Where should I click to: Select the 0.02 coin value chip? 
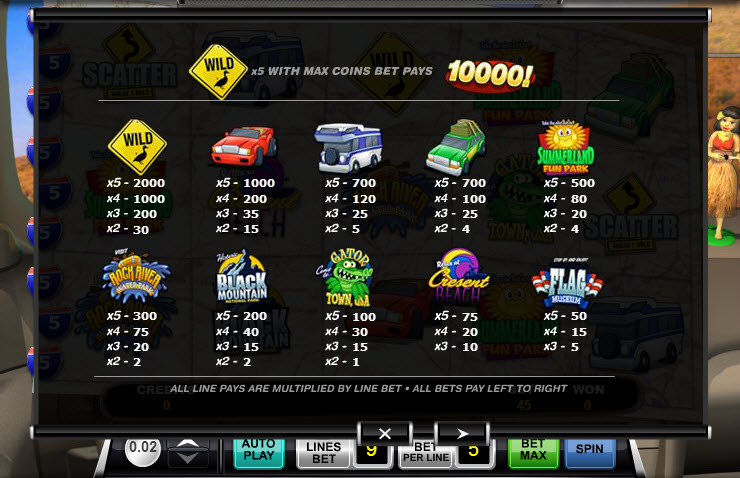[143, 450]
